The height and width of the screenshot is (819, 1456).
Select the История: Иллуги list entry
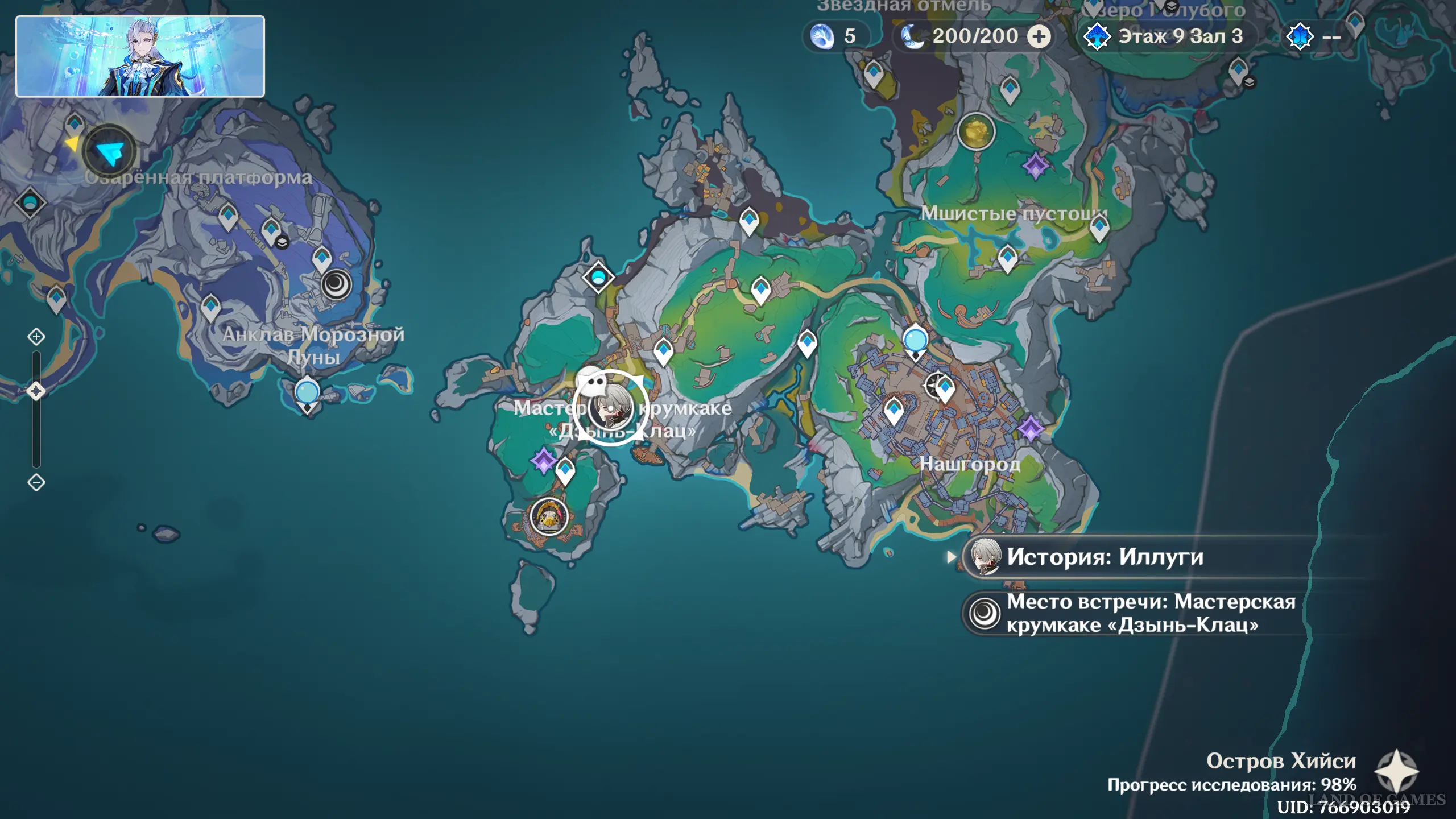click(1105, 557)
